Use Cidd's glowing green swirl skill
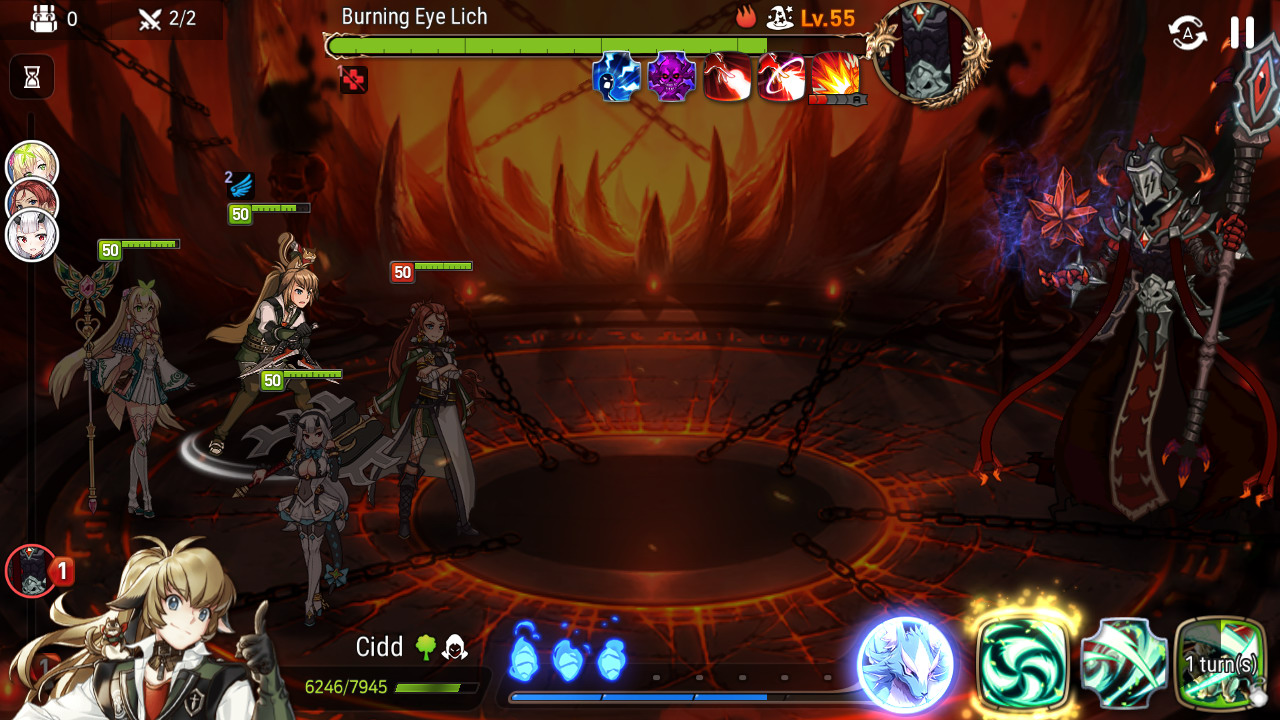1280x720 pixels. point(1023,663)
